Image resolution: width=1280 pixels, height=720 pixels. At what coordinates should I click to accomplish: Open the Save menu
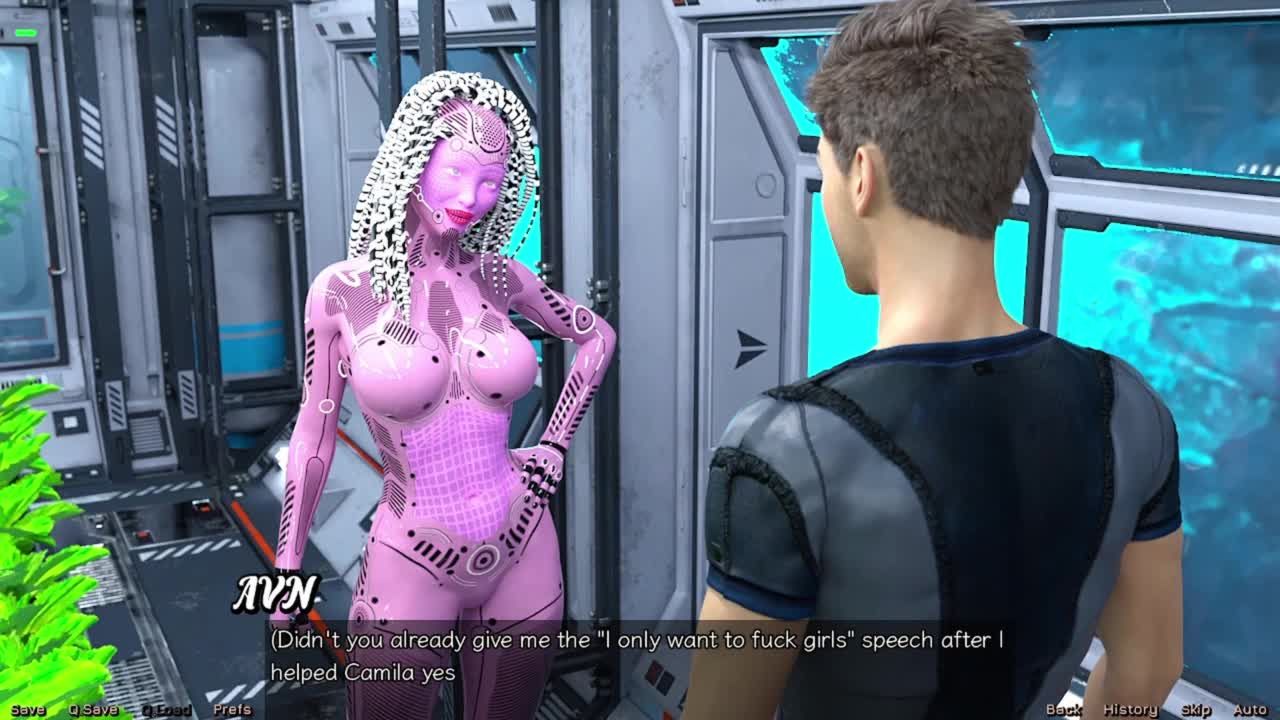(x=27, y=710)
